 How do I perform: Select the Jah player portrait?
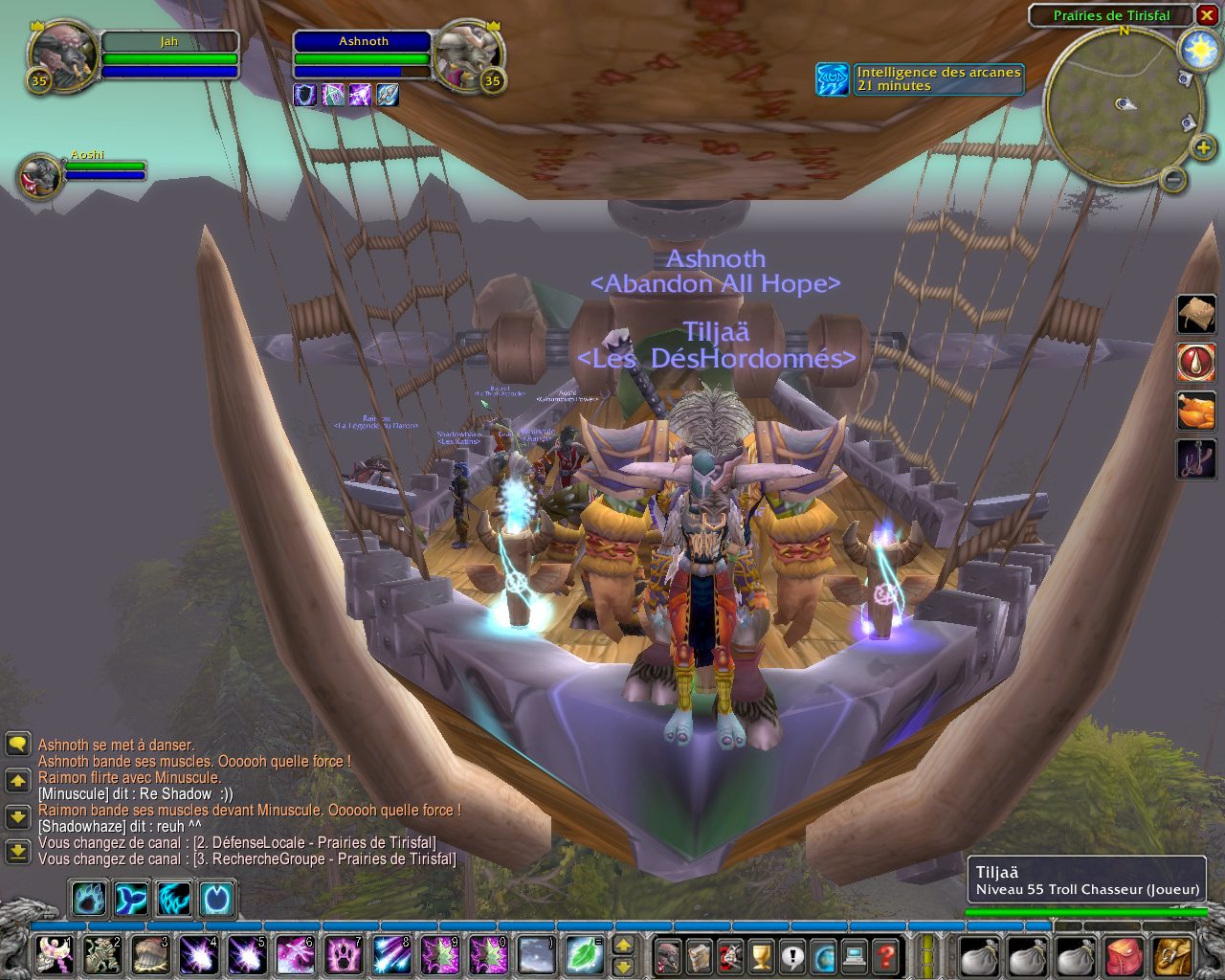tap(62, 56)
